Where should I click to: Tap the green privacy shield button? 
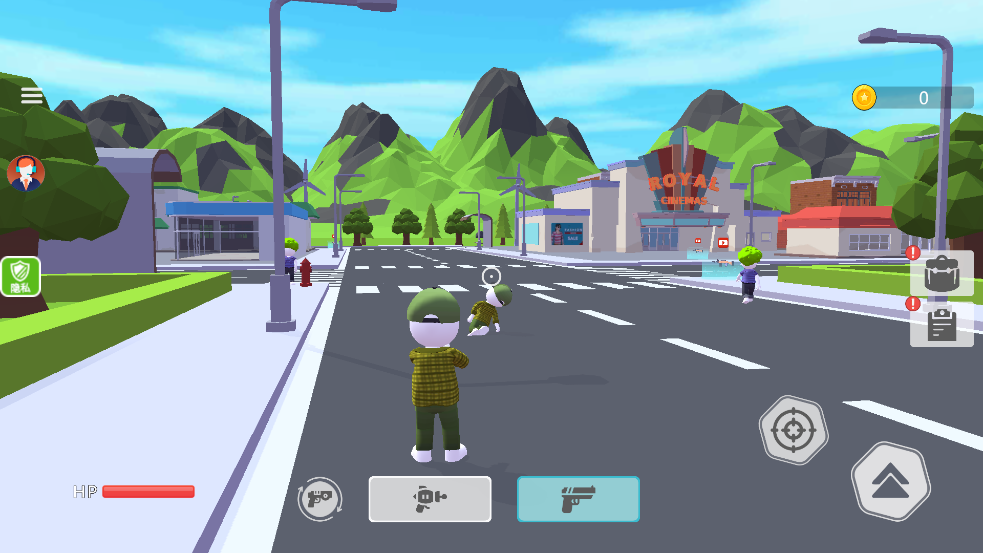tap(21, 276)
